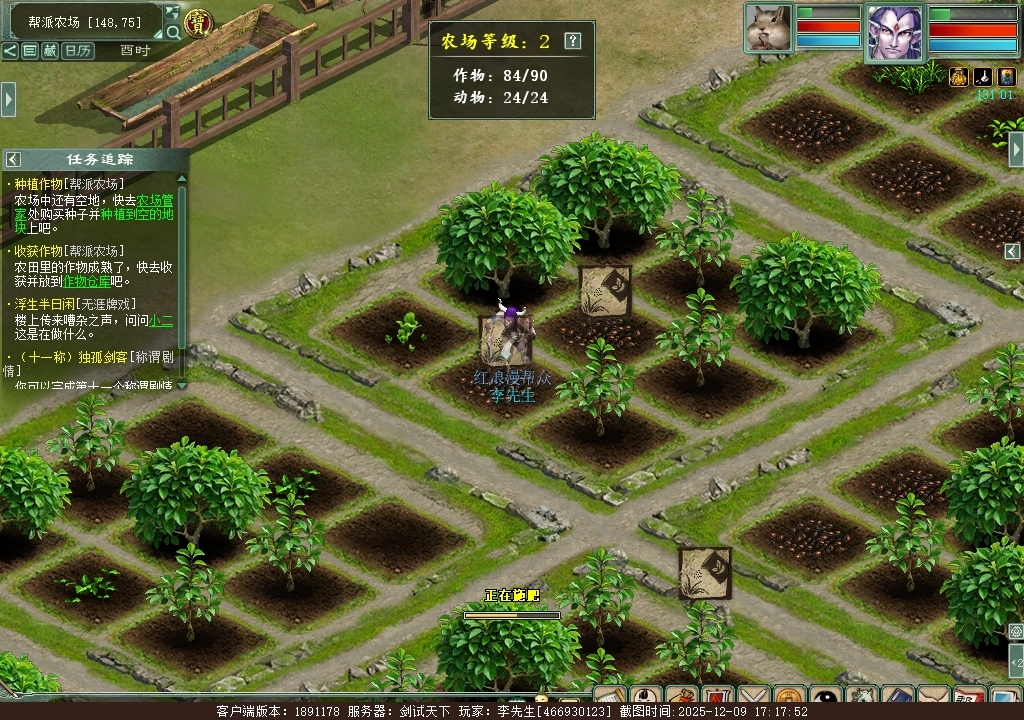This screenshot has height=720, width=1024.
Task: Expand the left edge arrow panel
Action: [x=8, y=99]
